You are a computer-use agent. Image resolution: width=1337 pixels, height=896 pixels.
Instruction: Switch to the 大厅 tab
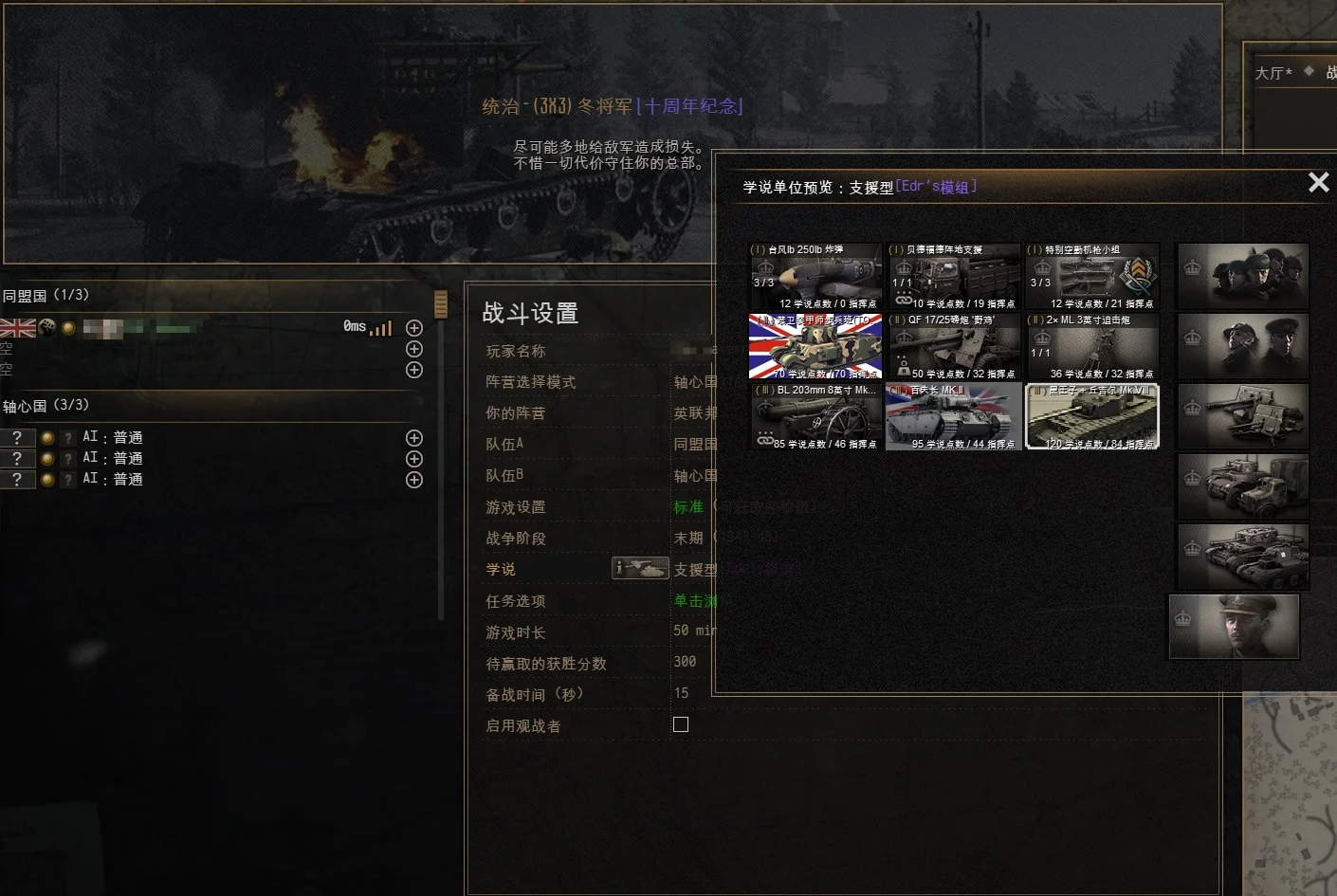click(x=1273, y=73)
